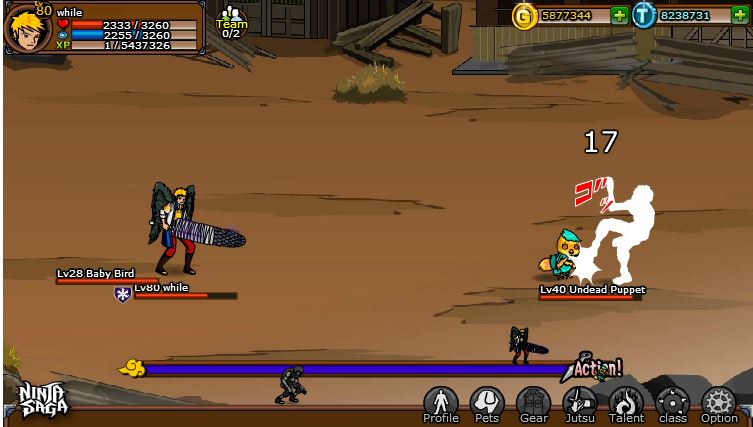Open the Option settings gear

719,403
